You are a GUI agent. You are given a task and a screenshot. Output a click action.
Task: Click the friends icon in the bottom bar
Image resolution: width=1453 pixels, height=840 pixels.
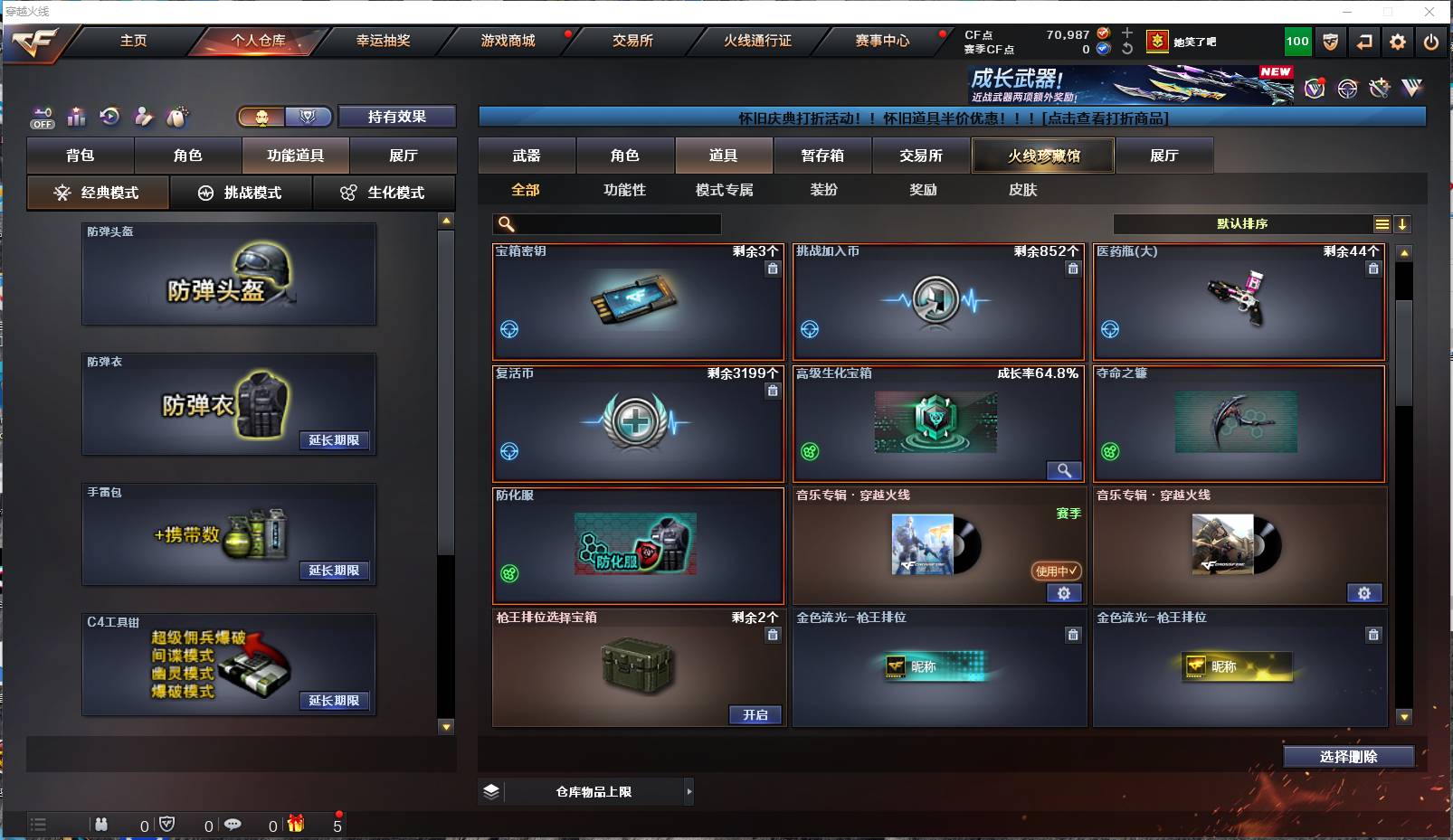[x=101, y=825]
